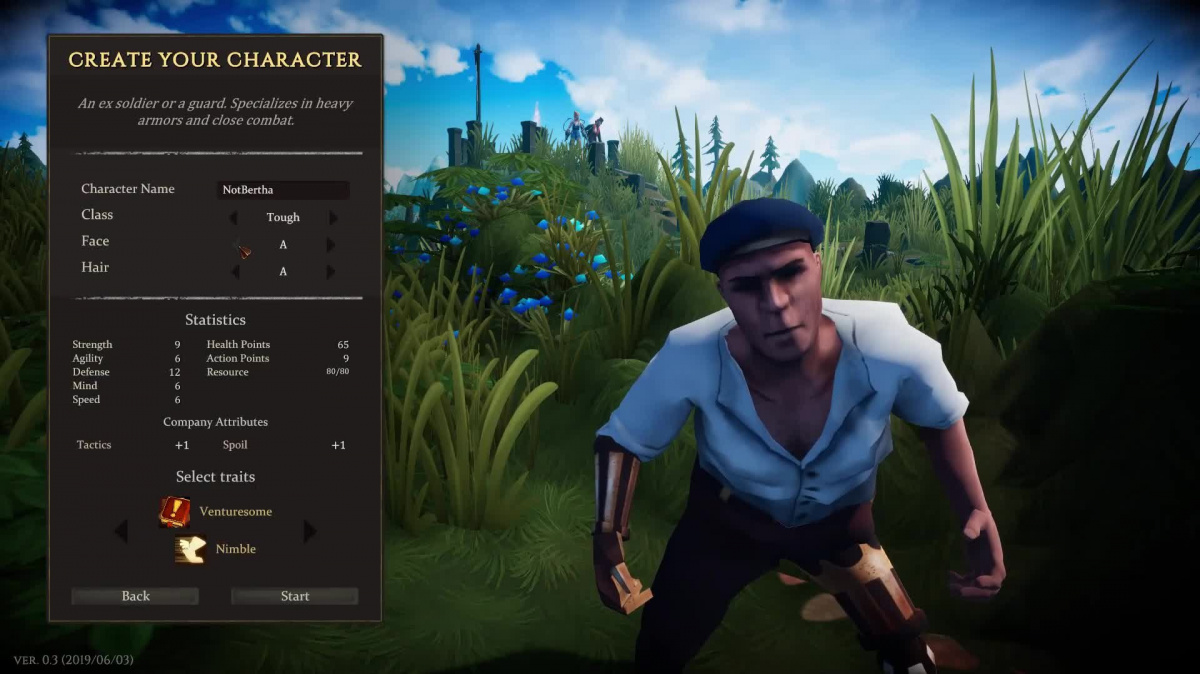Viewport: 1200px width, 674px height.
Task: Go Back to the previous menu
Action: point(135,596)
